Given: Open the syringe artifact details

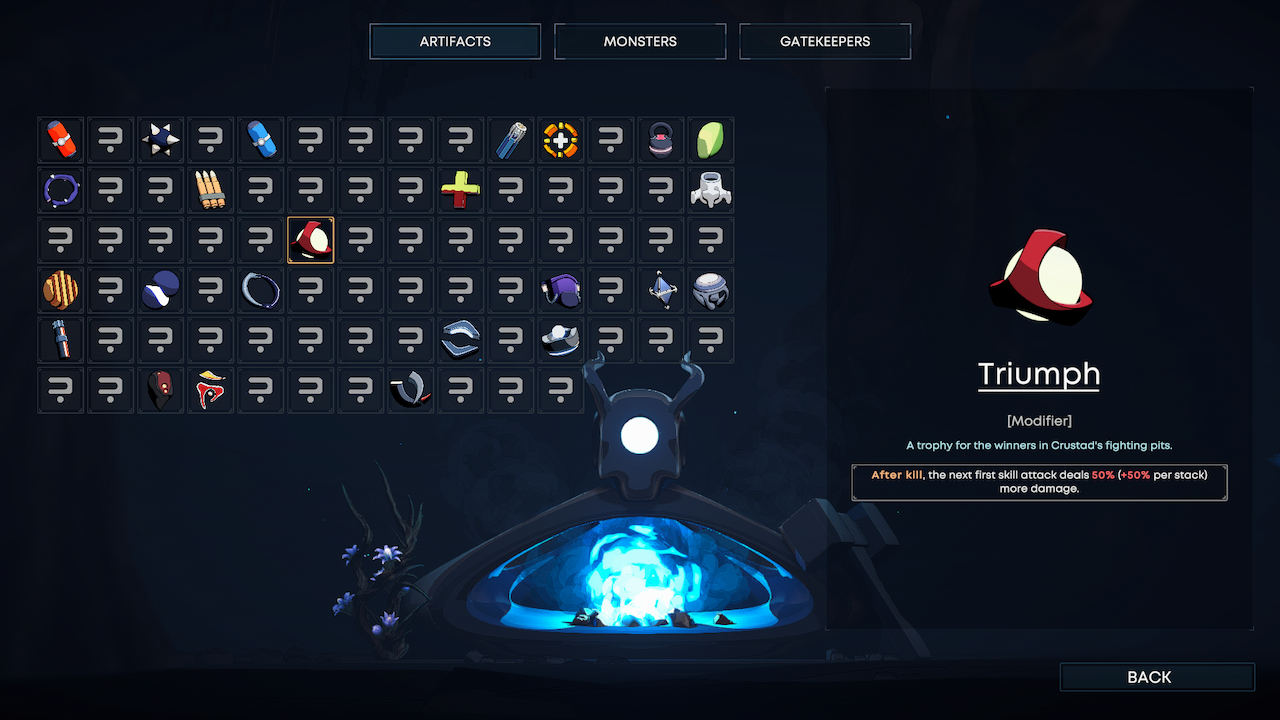Looking at the screenshot, I should (x=511, y=139).
